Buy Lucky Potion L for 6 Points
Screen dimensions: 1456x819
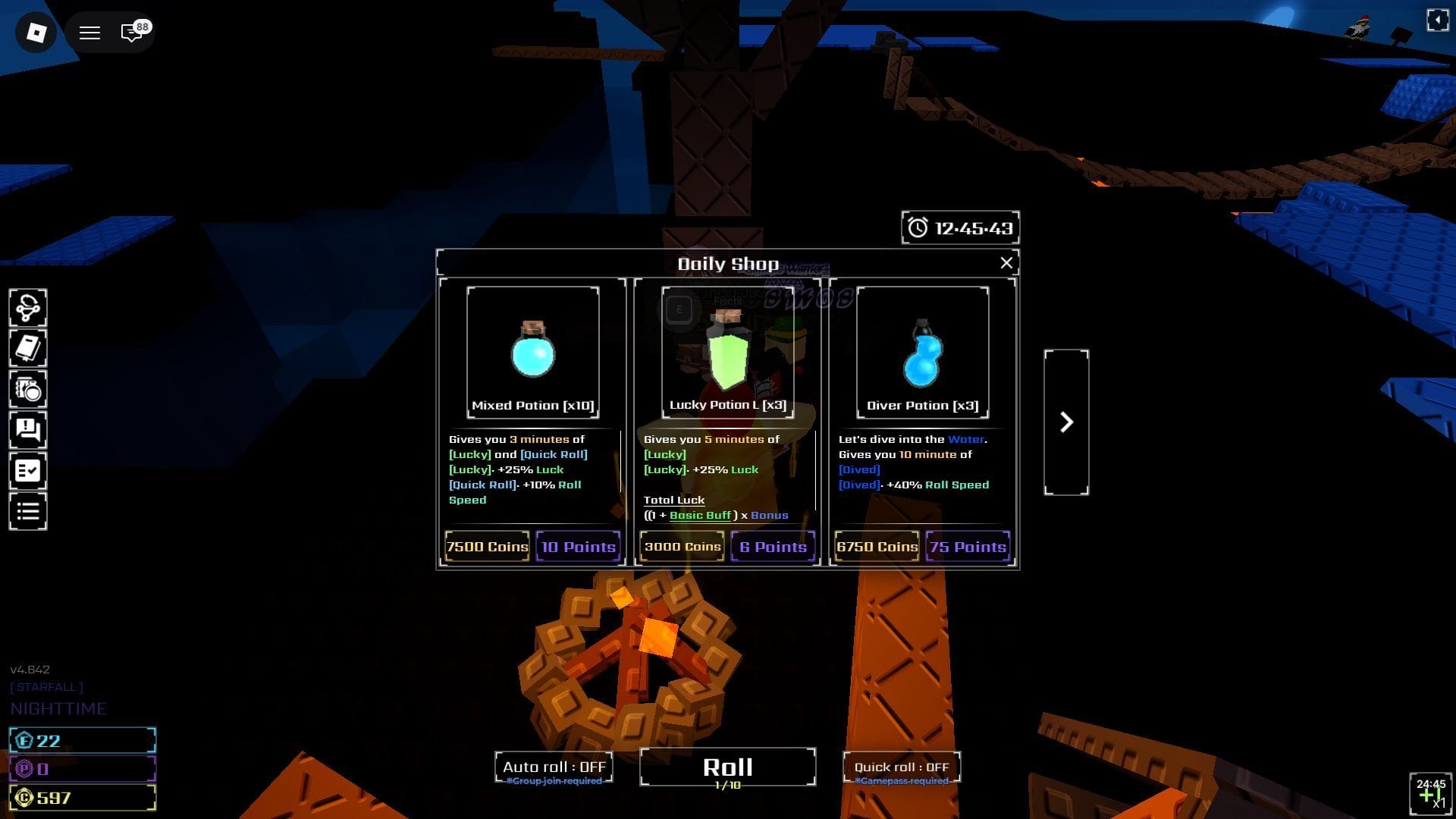click(x=773, y=547)
